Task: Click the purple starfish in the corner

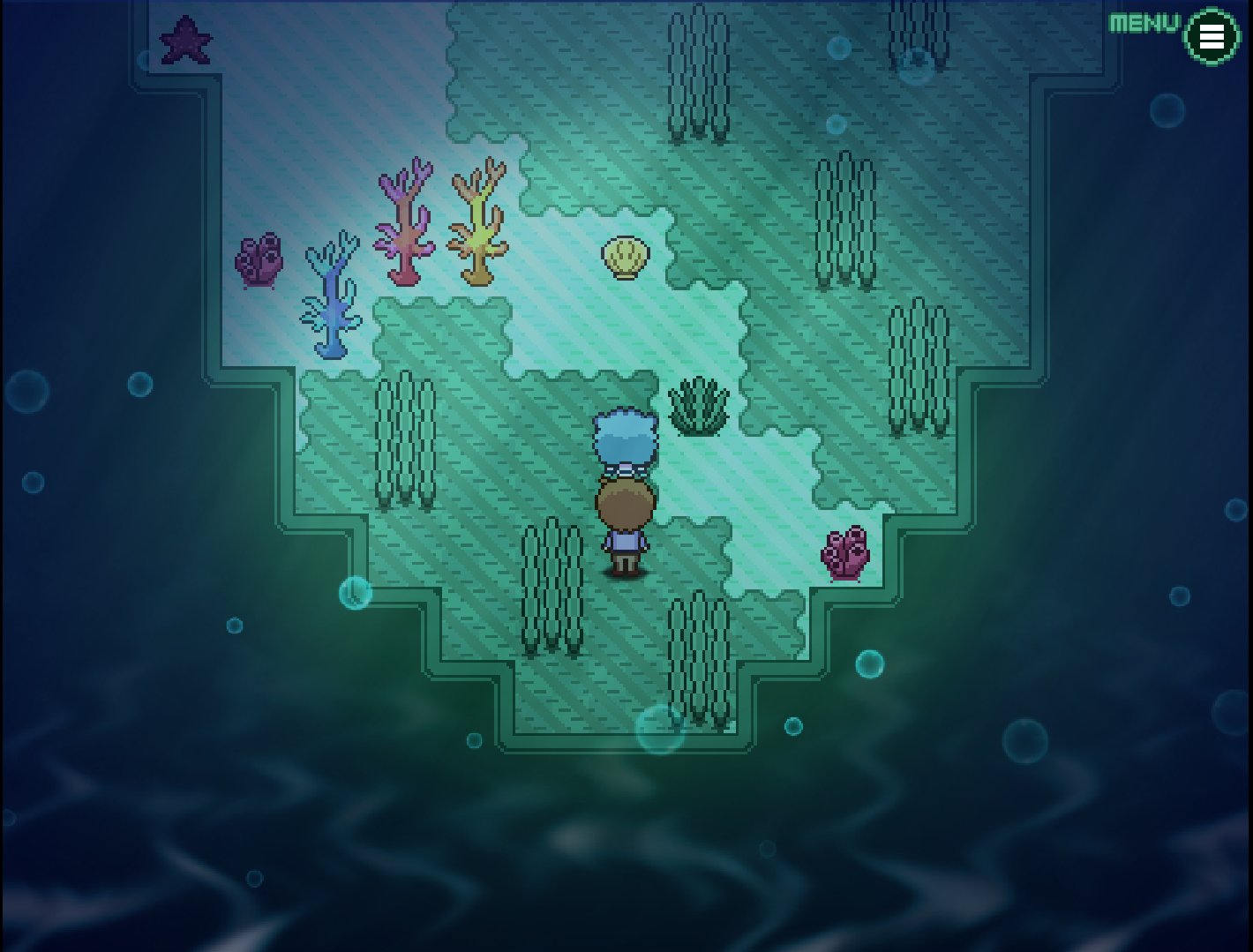Action: (185, 40)
